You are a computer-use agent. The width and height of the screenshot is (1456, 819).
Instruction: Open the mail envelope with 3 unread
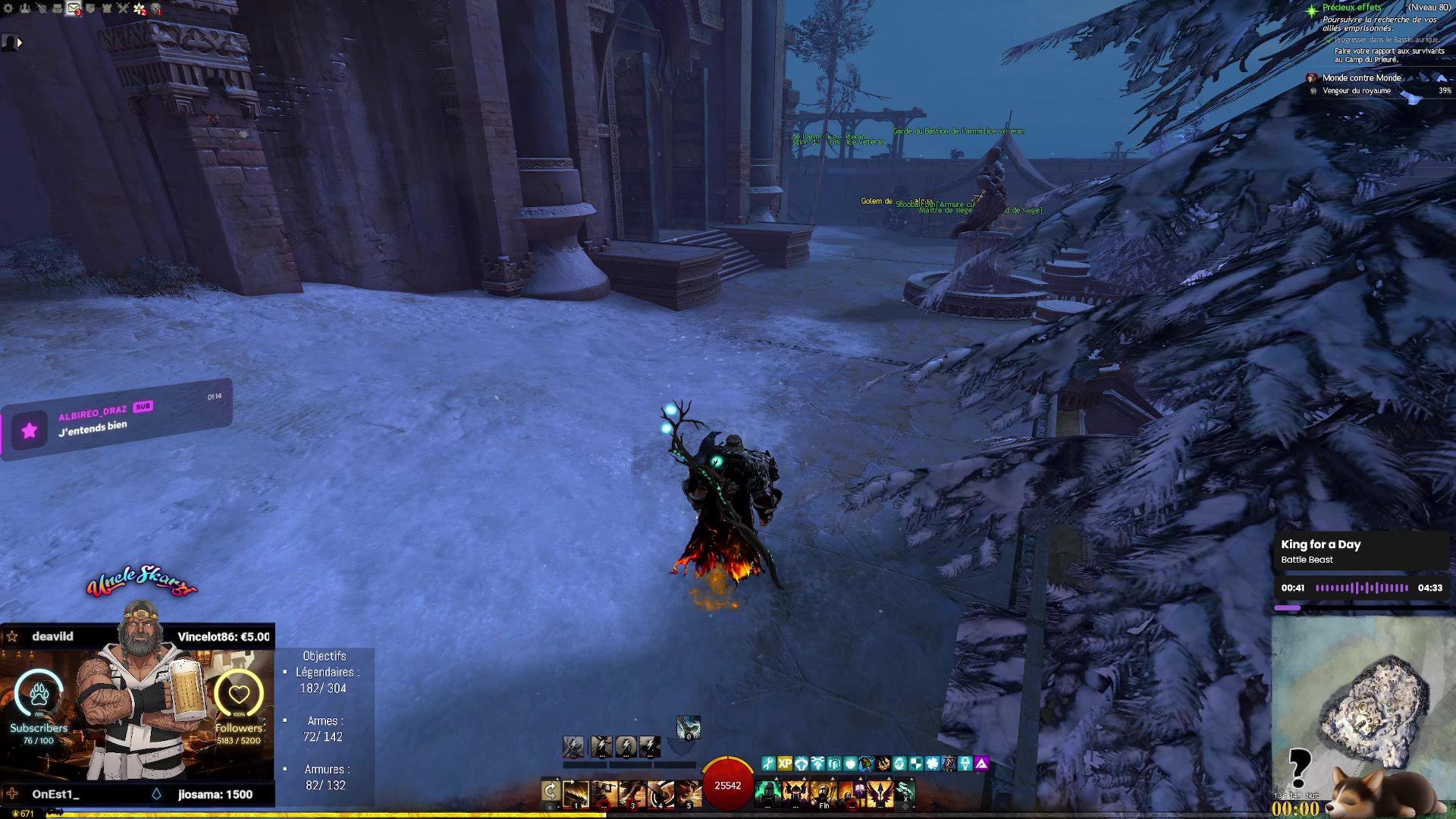point(74,8)
